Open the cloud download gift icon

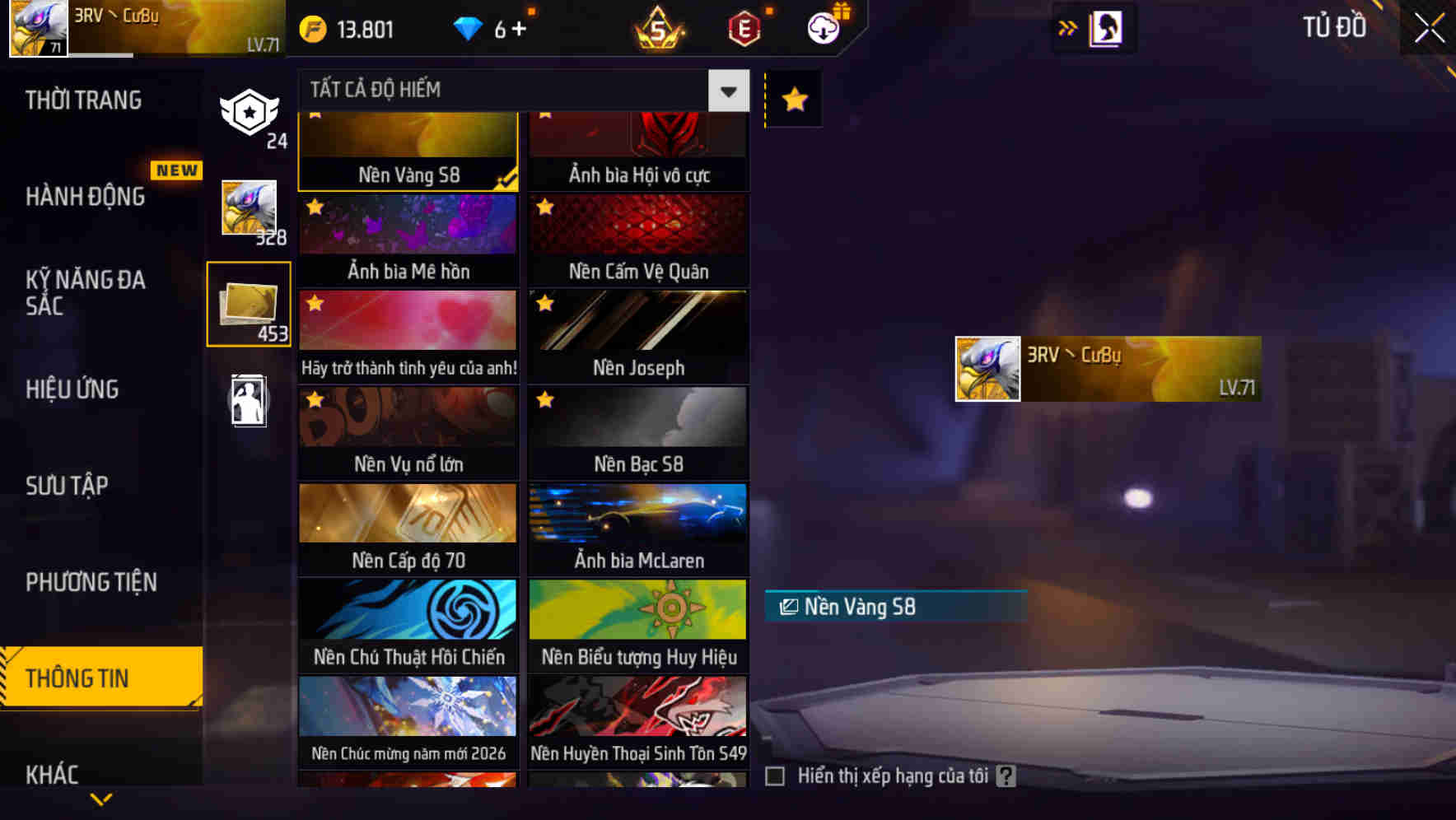[x=824, y=27]
